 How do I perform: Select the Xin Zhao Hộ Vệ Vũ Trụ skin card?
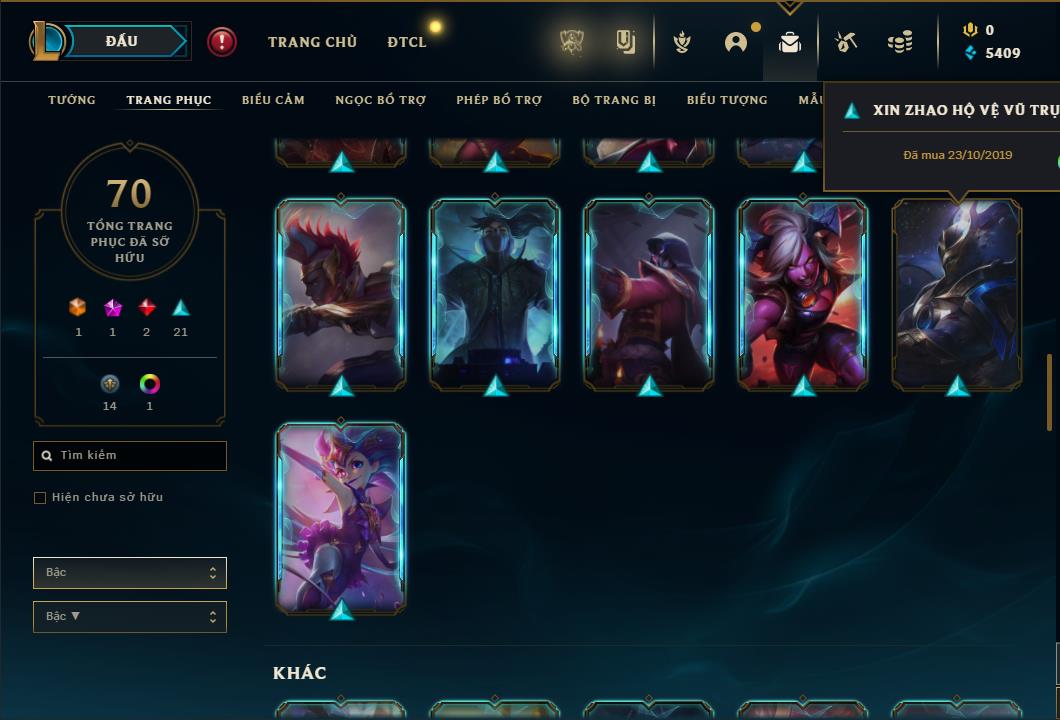[x=957, y=293]
